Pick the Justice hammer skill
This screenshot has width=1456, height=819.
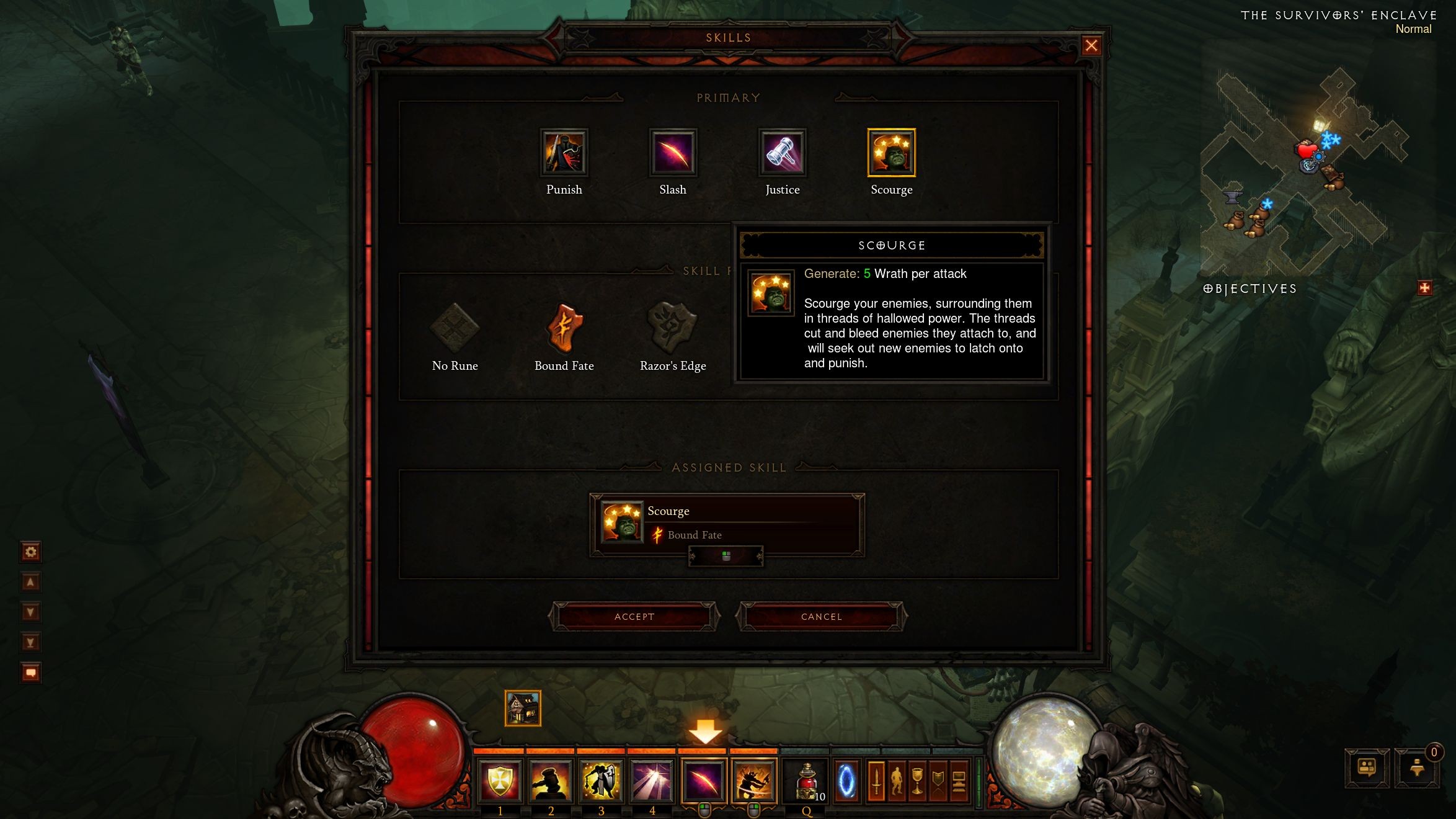pyautogui.click(x=782, y=153)
